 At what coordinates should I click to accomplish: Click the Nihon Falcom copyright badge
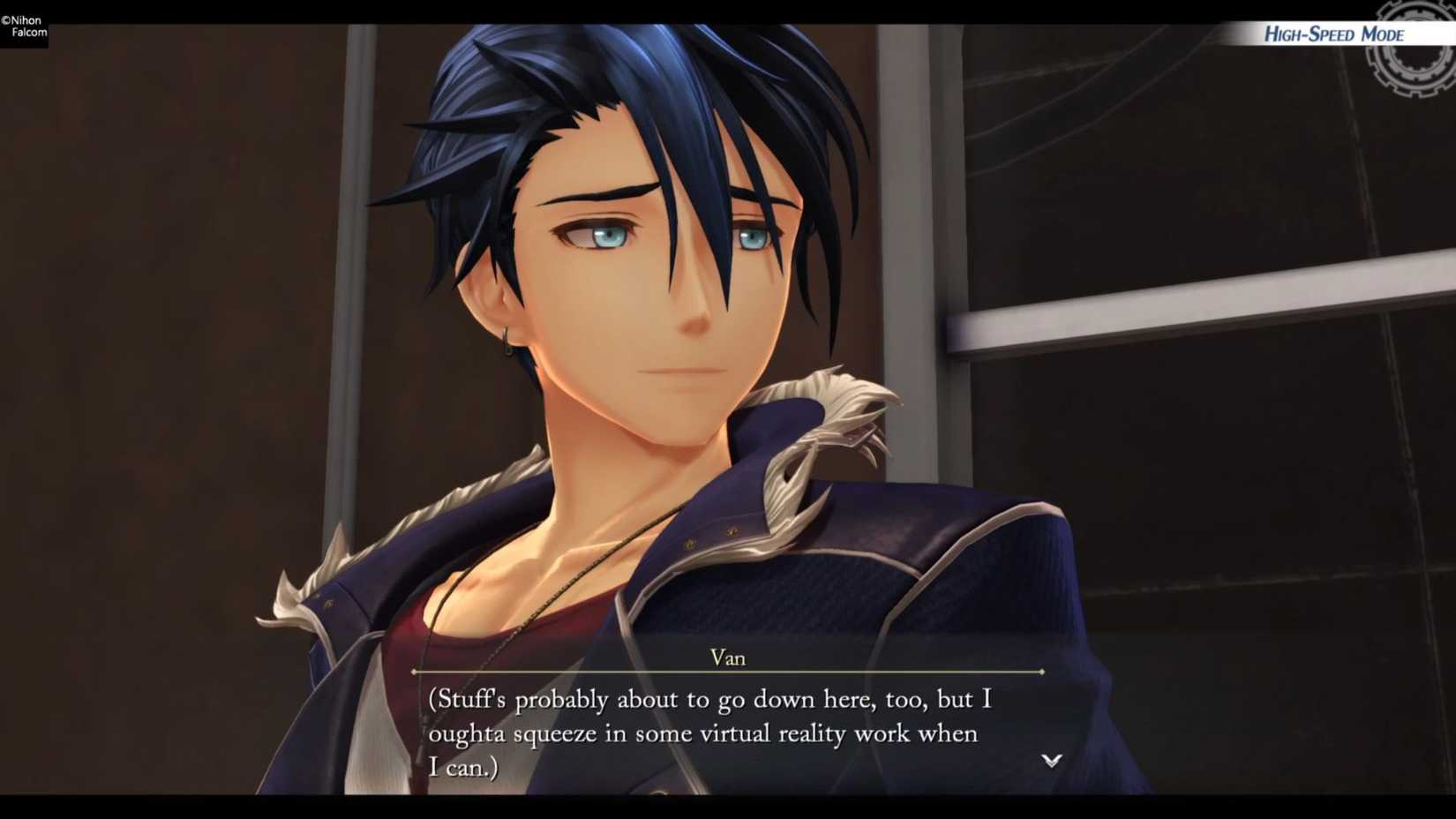pyautogui.click(x=25, y=25)
